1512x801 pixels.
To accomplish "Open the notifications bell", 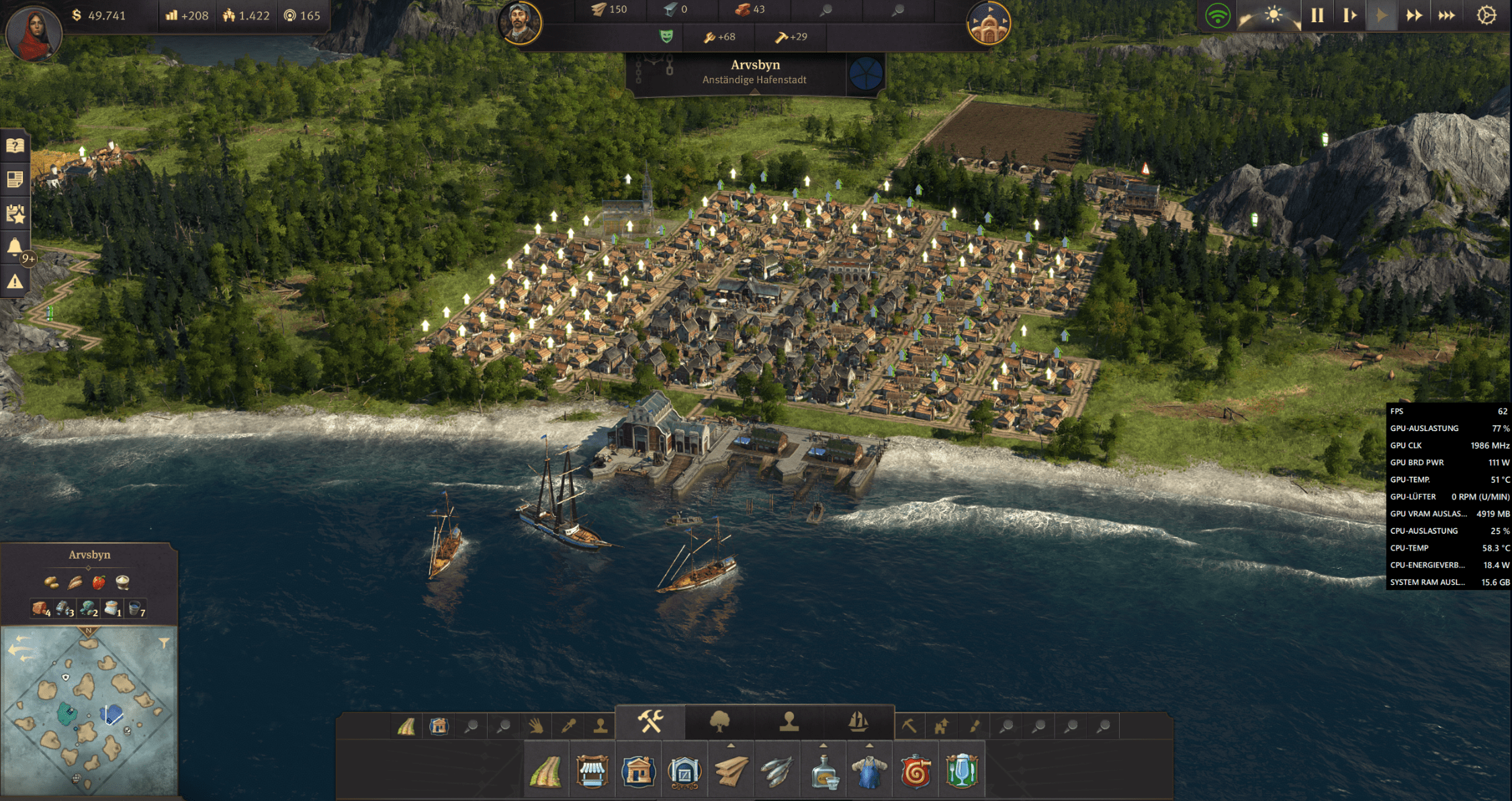I will coord(15,247).
